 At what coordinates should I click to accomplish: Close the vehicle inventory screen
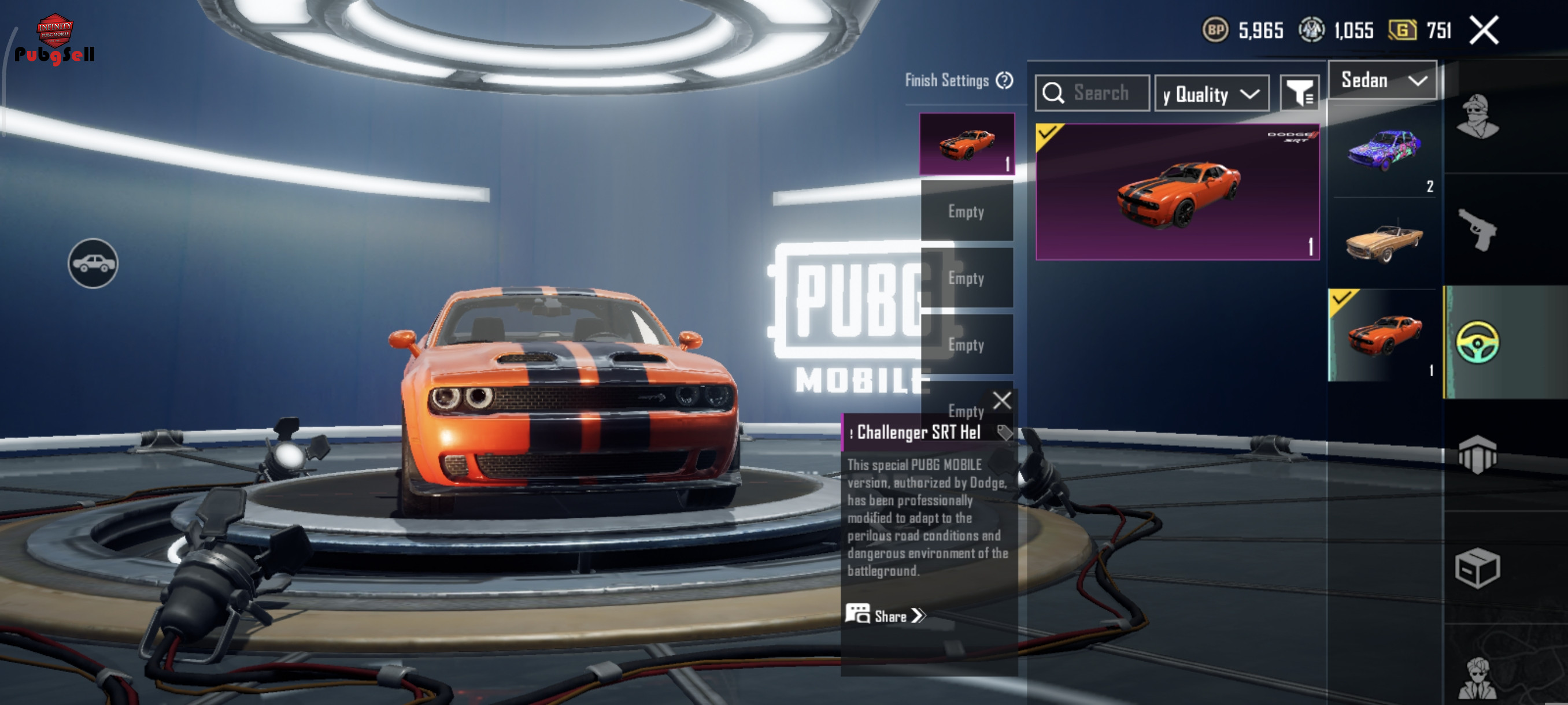[1484, 30]
